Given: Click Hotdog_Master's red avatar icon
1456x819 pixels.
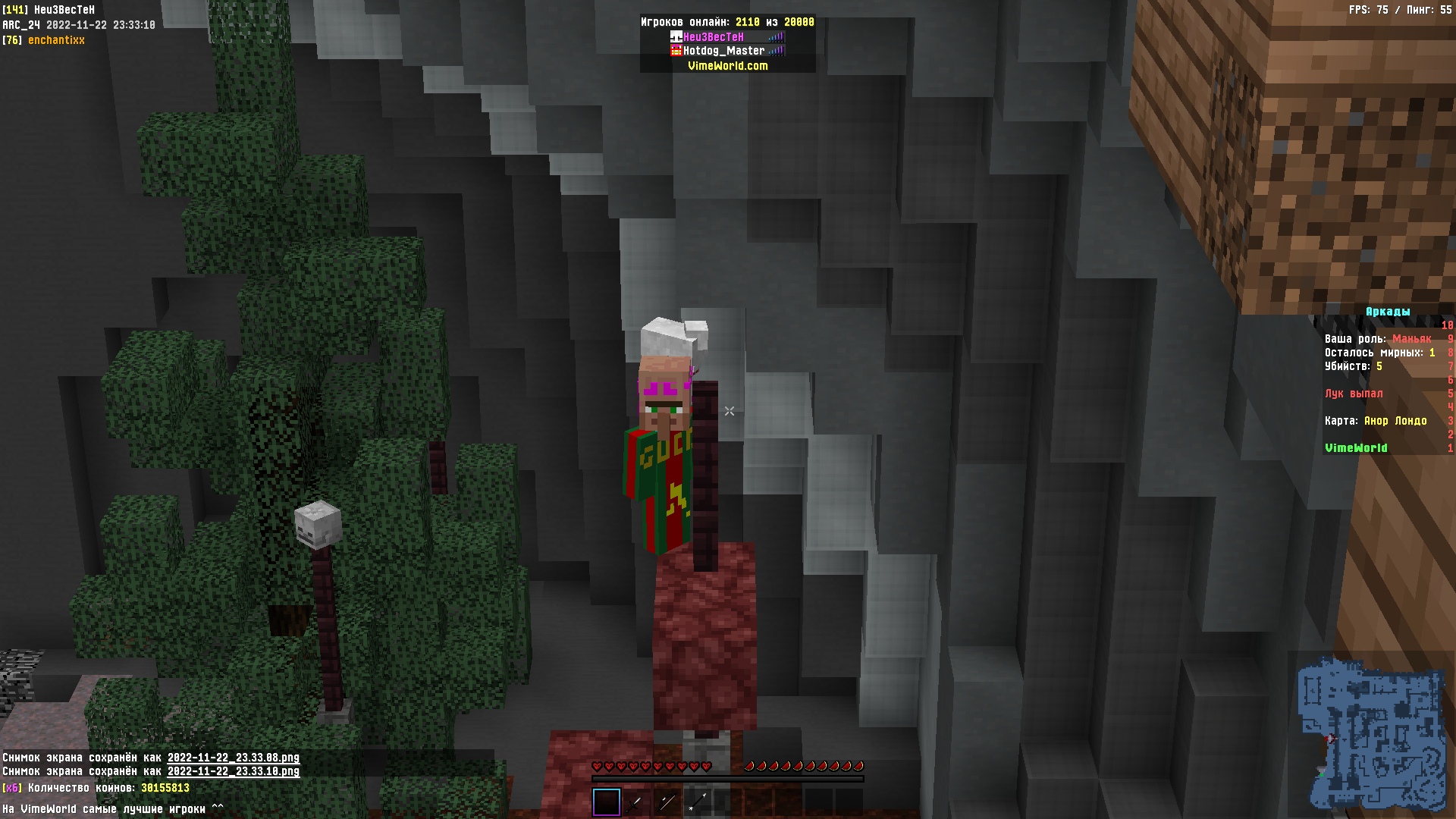Looking at the screenshot, I should coord(676,52).
